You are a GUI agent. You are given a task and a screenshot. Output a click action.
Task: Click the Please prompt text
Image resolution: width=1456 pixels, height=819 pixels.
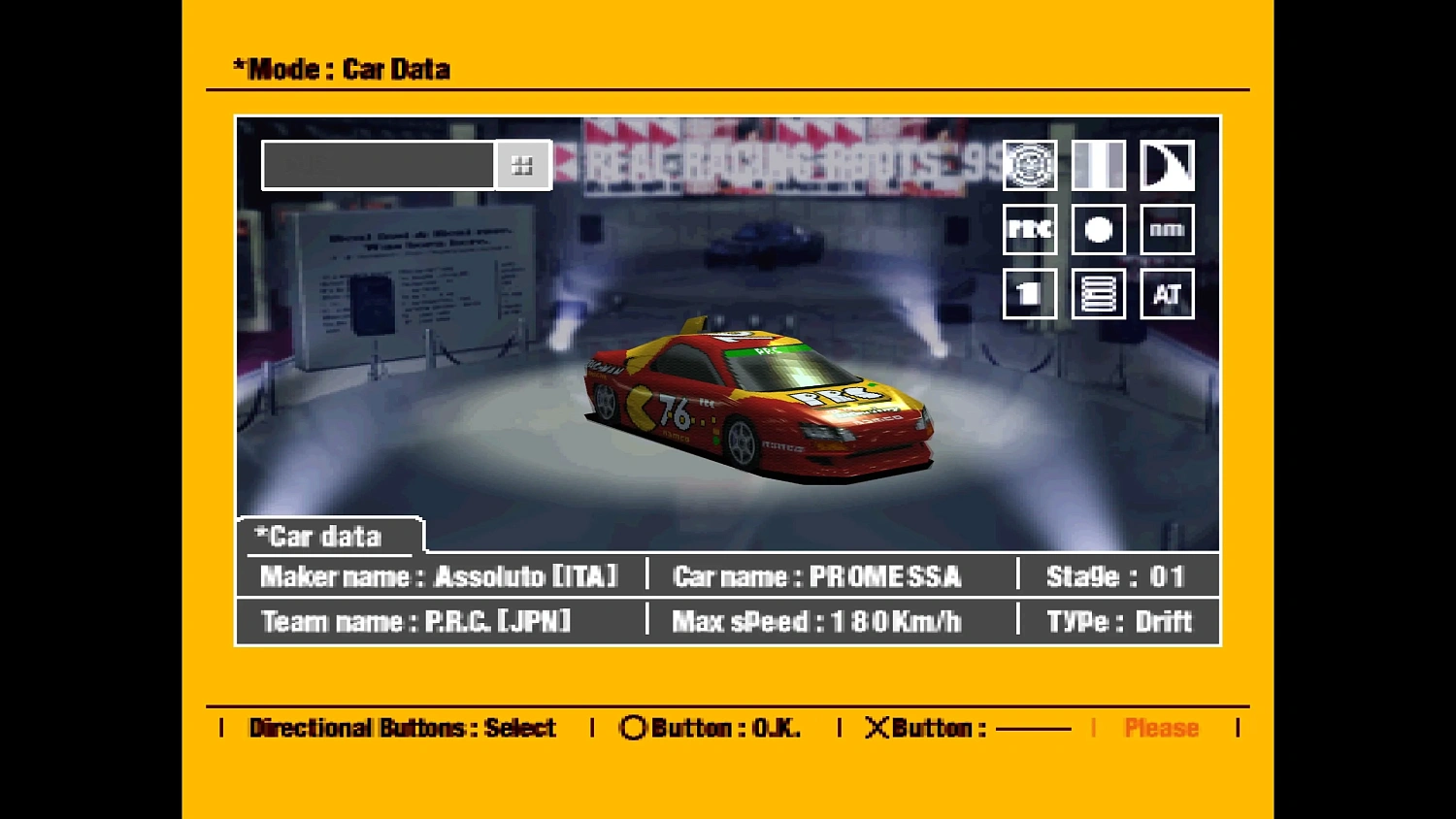click(1162, 728)
